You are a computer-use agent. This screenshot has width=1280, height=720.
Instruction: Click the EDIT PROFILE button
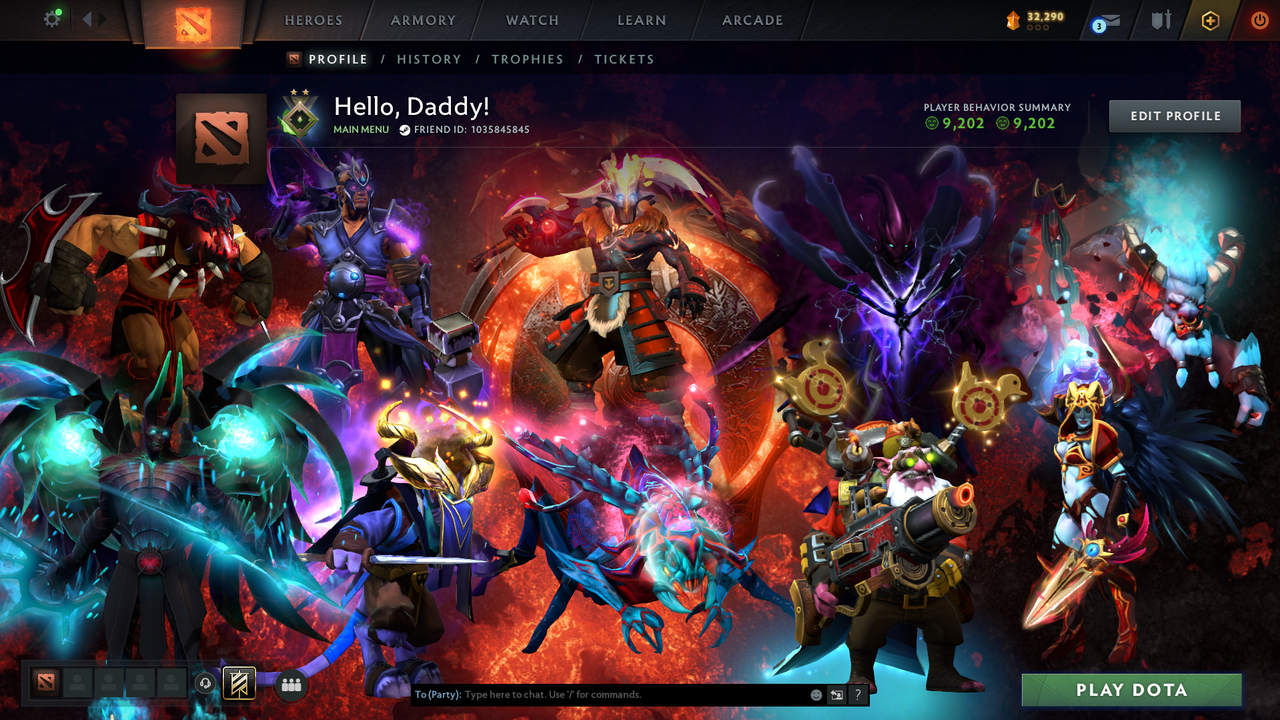(x=1174, y=115)
